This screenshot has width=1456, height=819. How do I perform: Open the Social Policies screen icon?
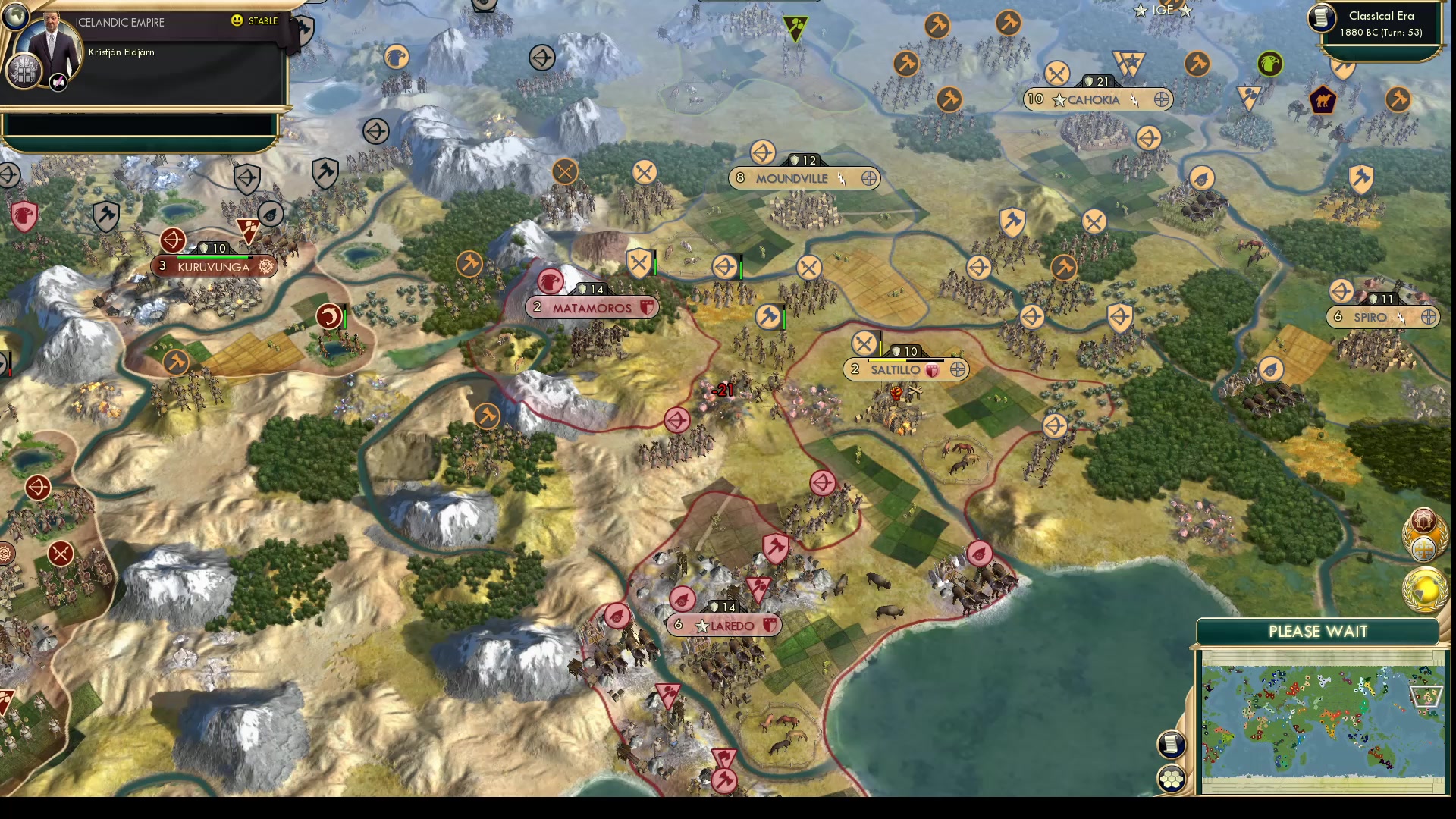click(x=1423, y=519)
